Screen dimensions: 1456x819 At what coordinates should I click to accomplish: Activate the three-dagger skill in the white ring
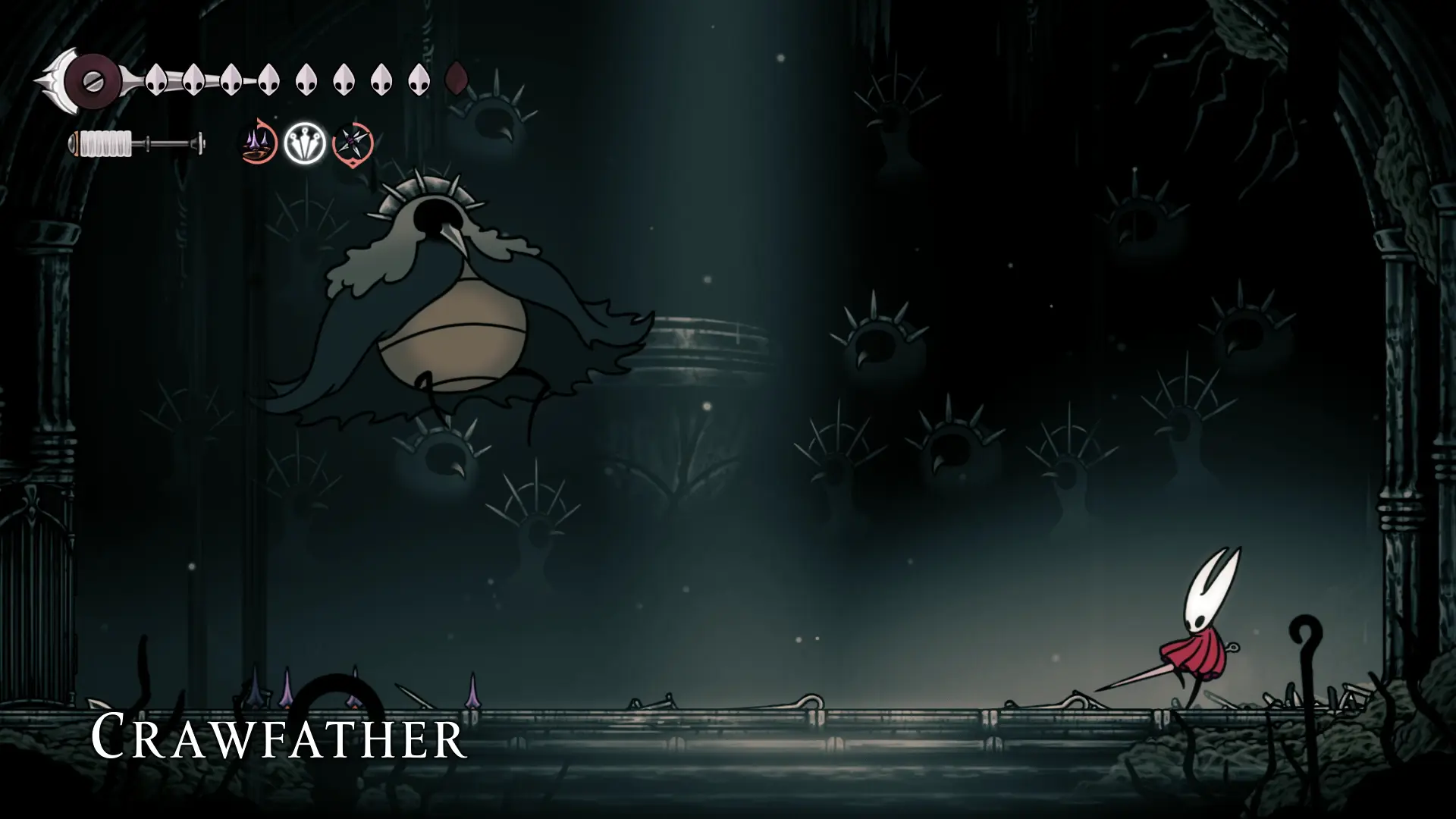click(305, 143)
